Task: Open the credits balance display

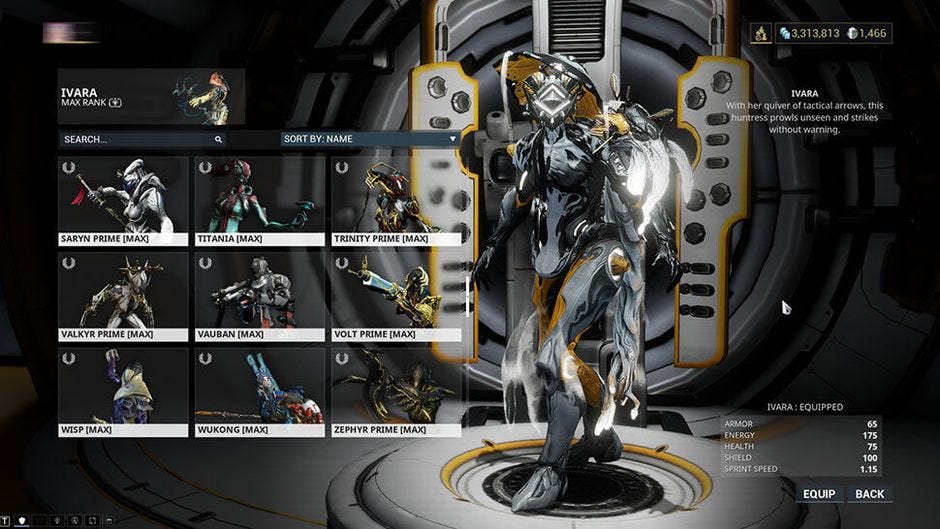Action: 809,34
